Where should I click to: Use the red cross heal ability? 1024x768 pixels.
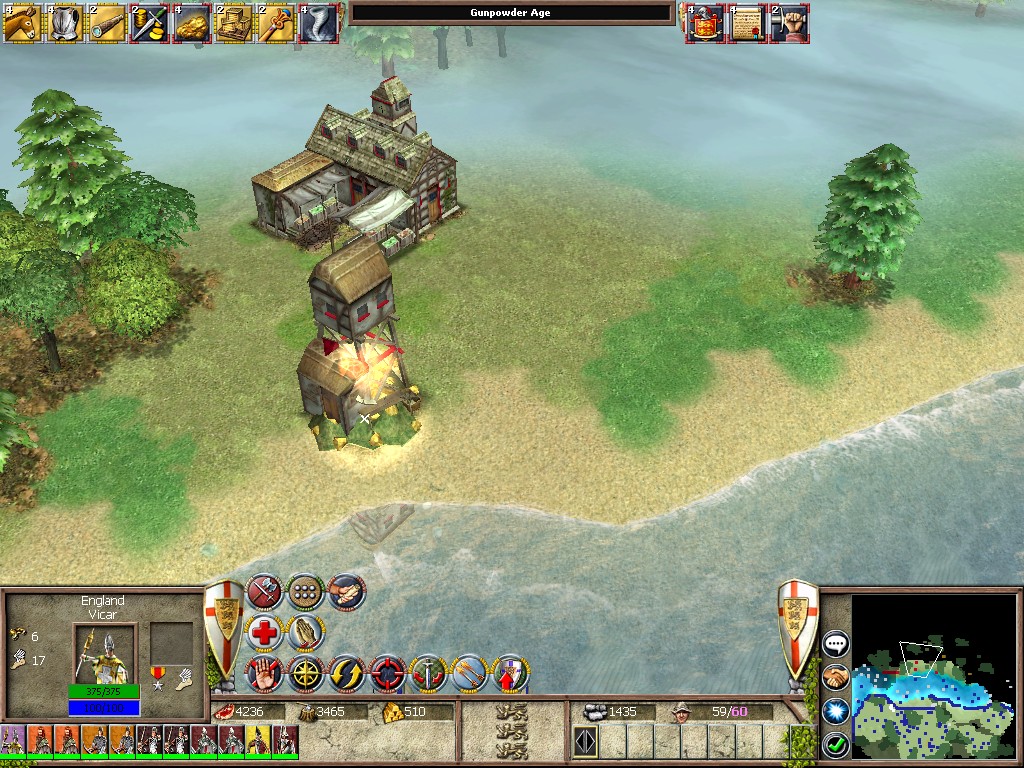264,633
